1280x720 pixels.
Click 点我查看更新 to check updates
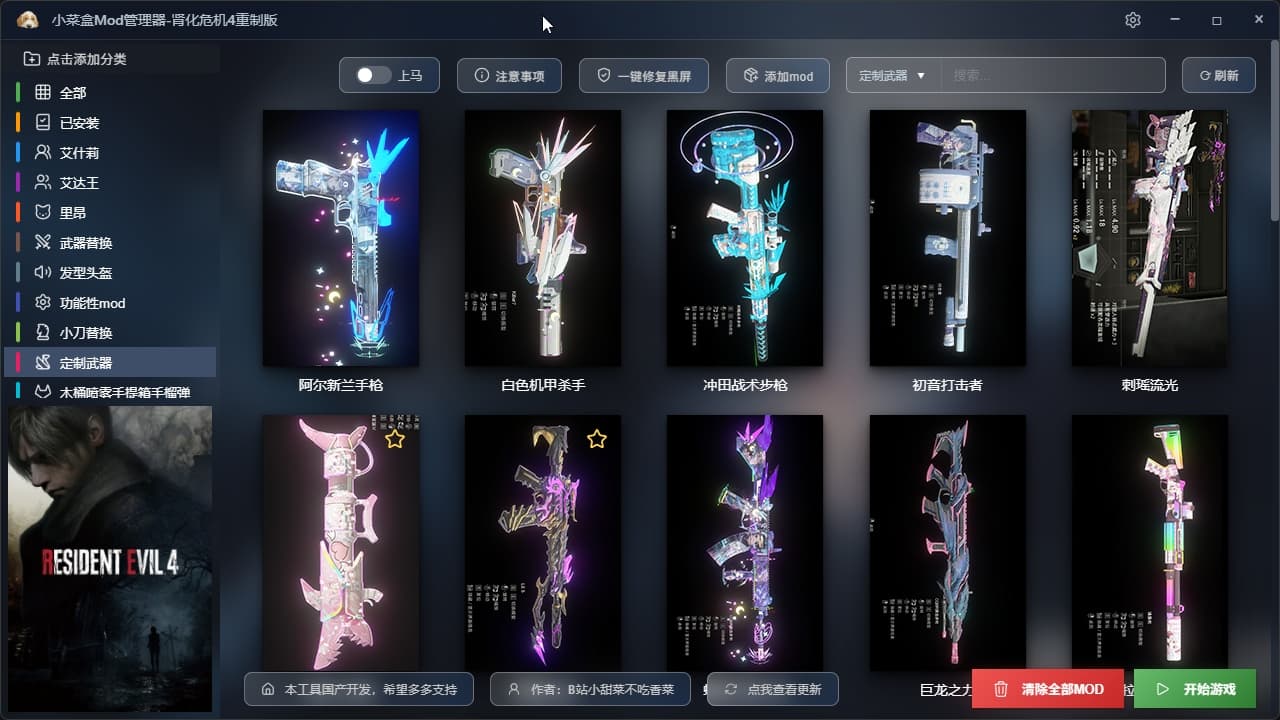click(x=772, y=689)
